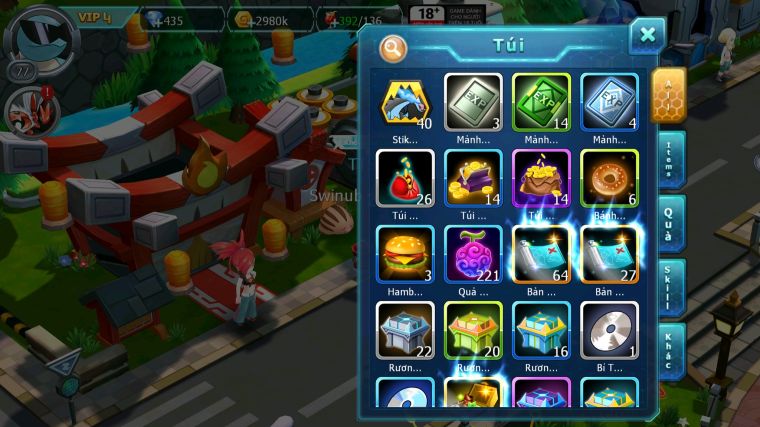
Task: Select the Stik dragon item slot
Action: pos(405,103)
